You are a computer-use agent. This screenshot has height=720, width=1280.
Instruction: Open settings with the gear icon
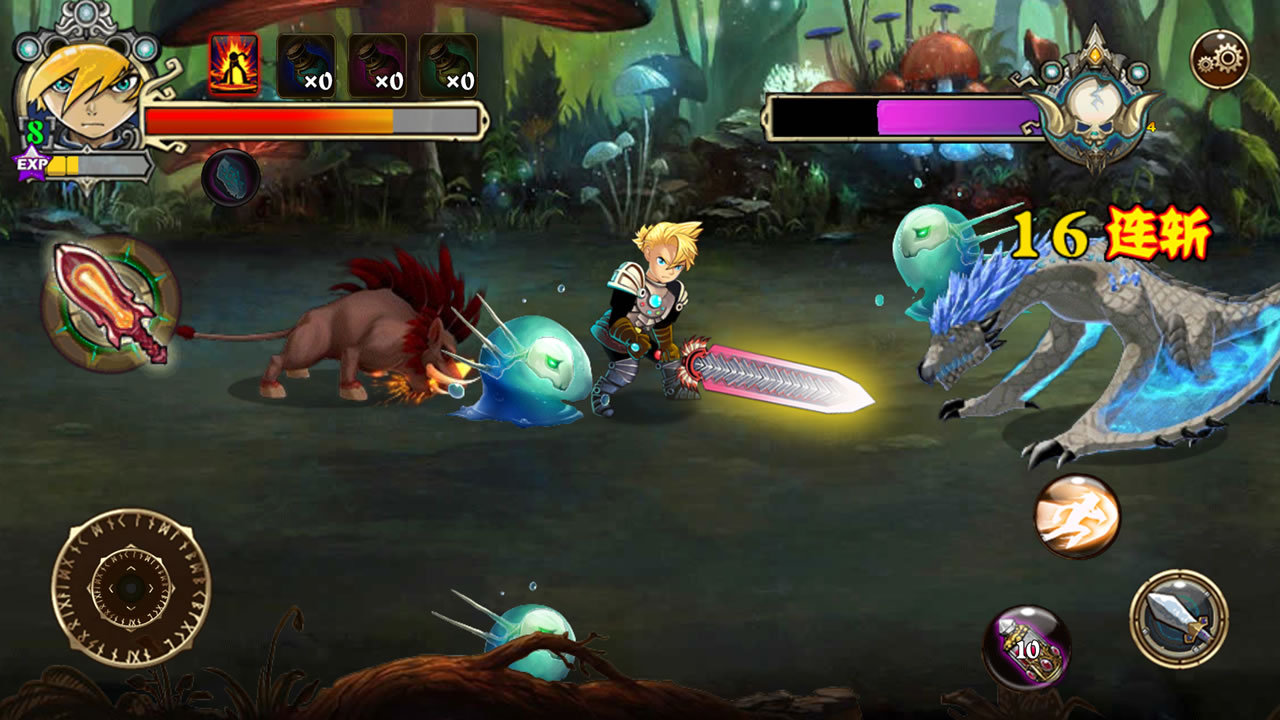point(1219,60)
